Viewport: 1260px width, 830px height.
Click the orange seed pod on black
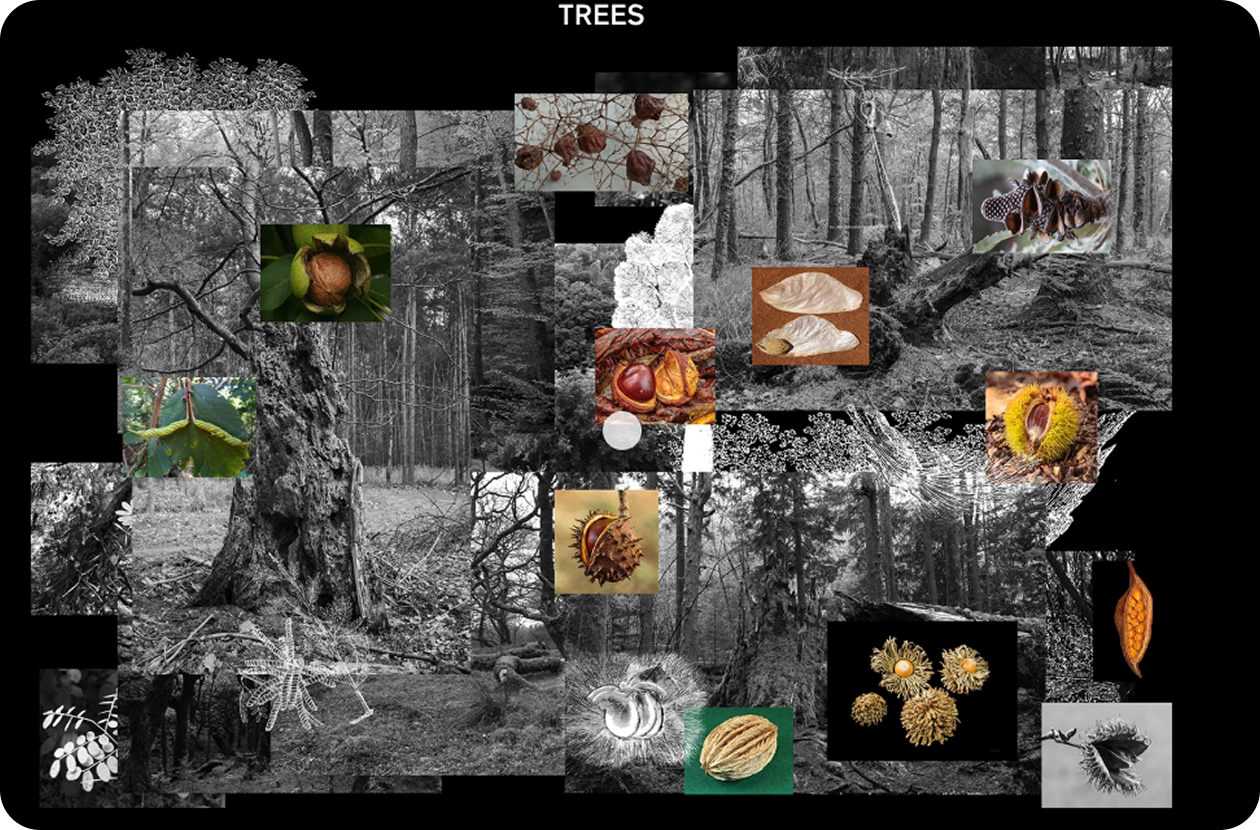click(x=1133, y=619)
